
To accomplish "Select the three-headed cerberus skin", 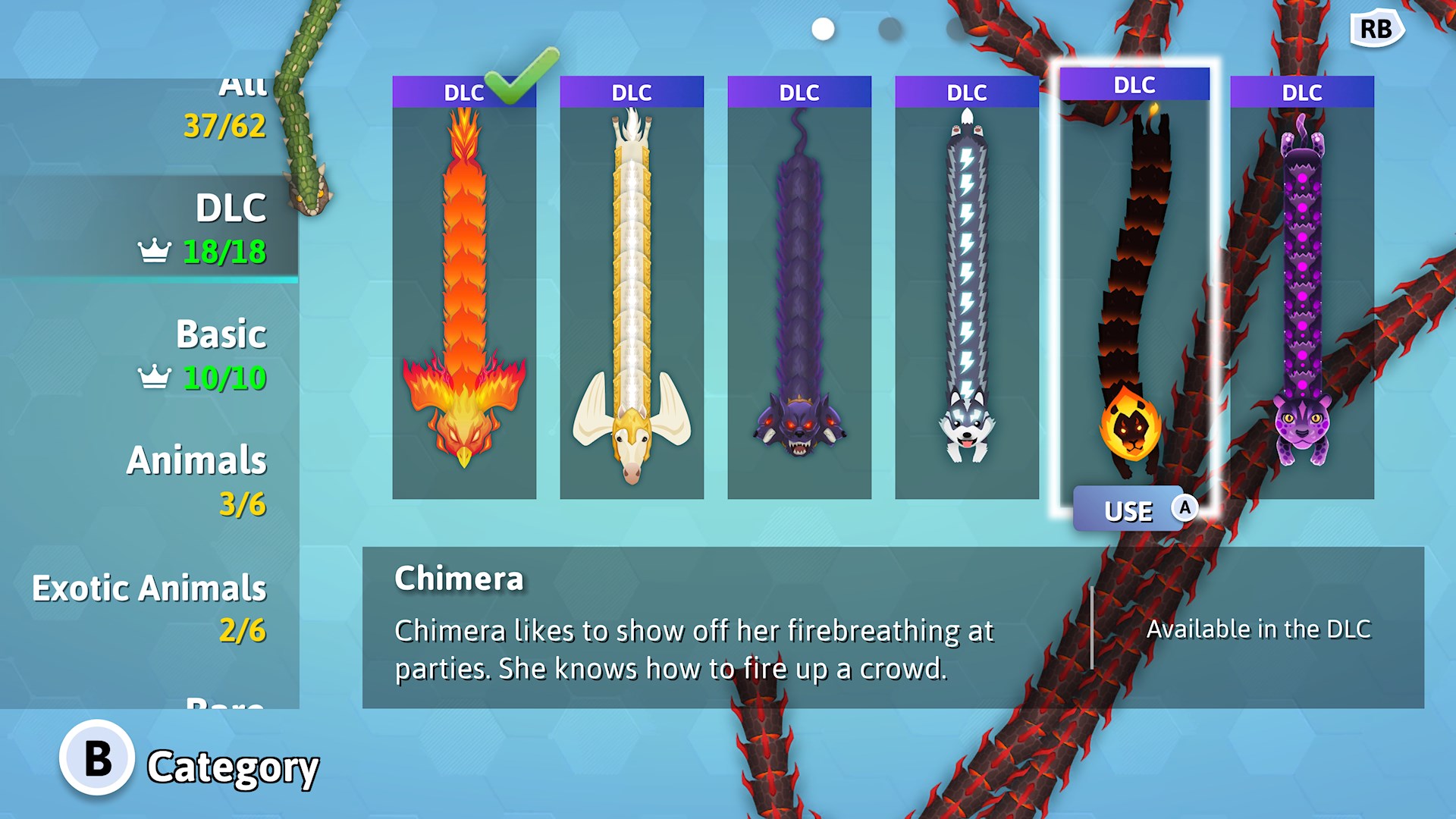I will click(799, 288).
